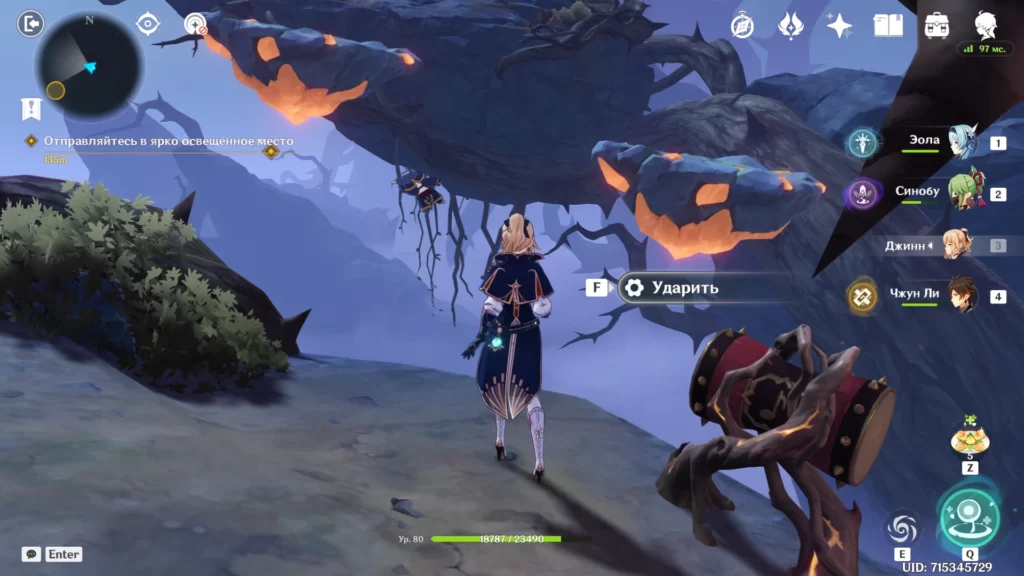Select the tracked quest objective text
The image size is (1024, 576).
pos(168,141)
